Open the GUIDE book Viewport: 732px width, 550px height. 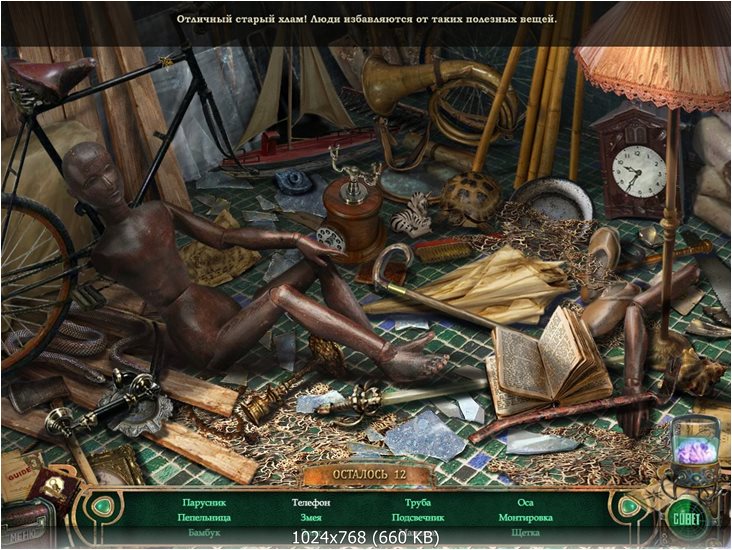pos(20,472)
